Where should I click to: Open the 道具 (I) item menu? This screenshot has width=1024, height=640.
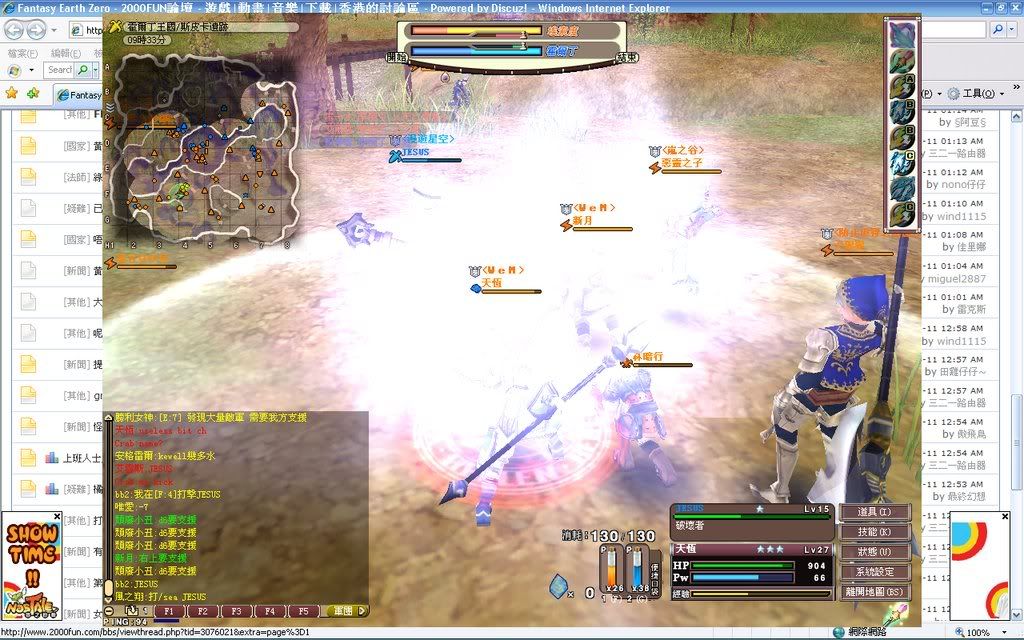coord(874,512)
